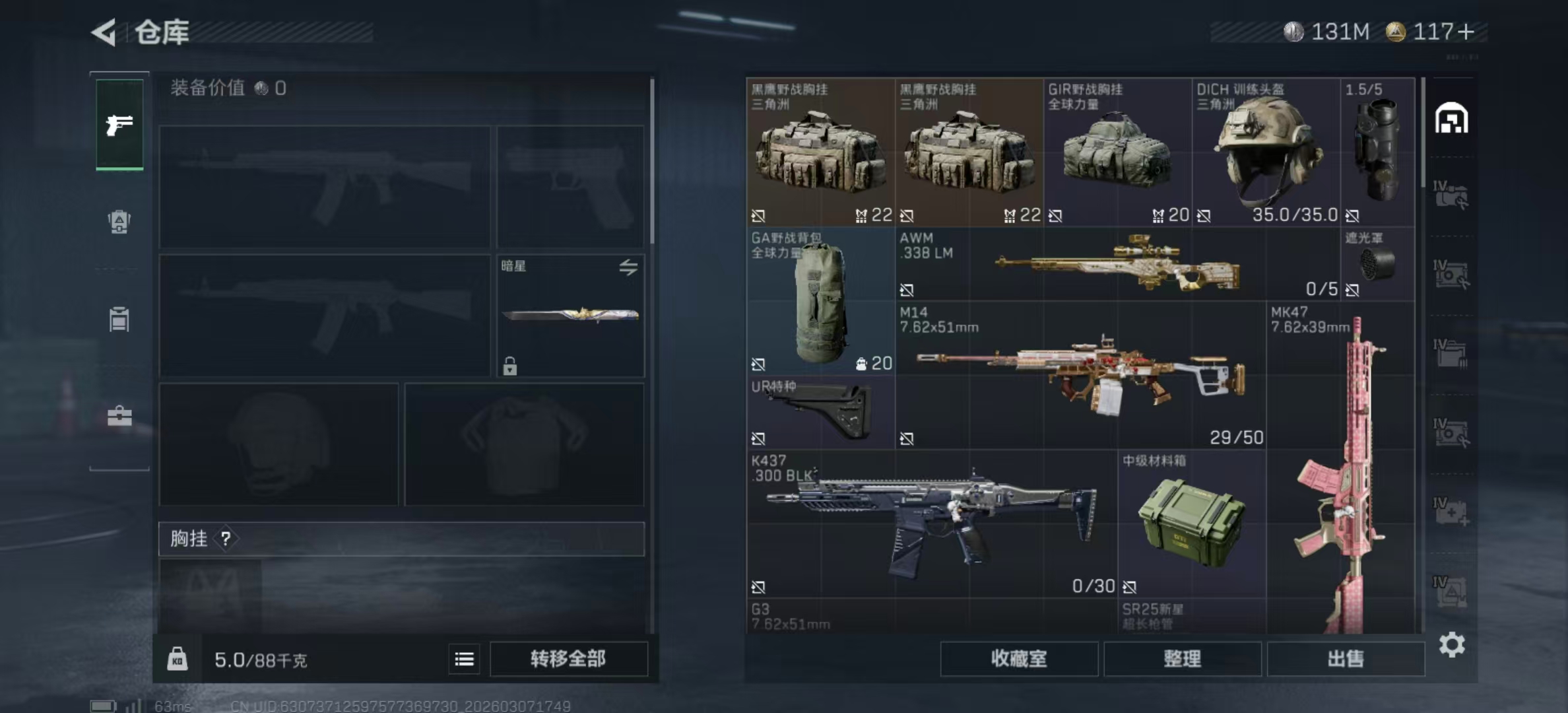The height and width of the screenshot is (713, 1568).
Task: Select the GA野战背包 green backpack
Action: [820, 302]
